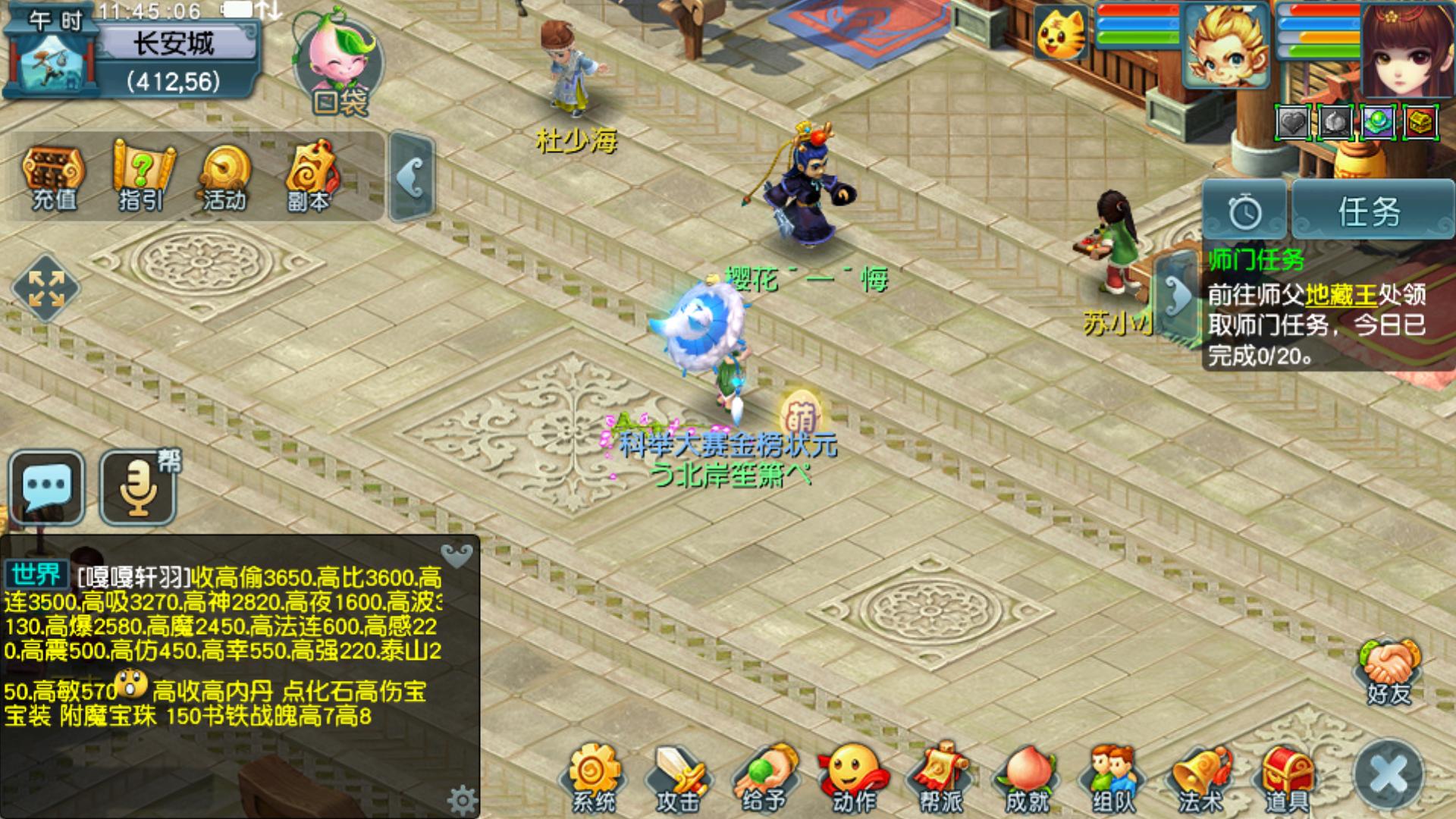Open the 给予 give menu
The image size is (1456, 819).
(764, 778)
